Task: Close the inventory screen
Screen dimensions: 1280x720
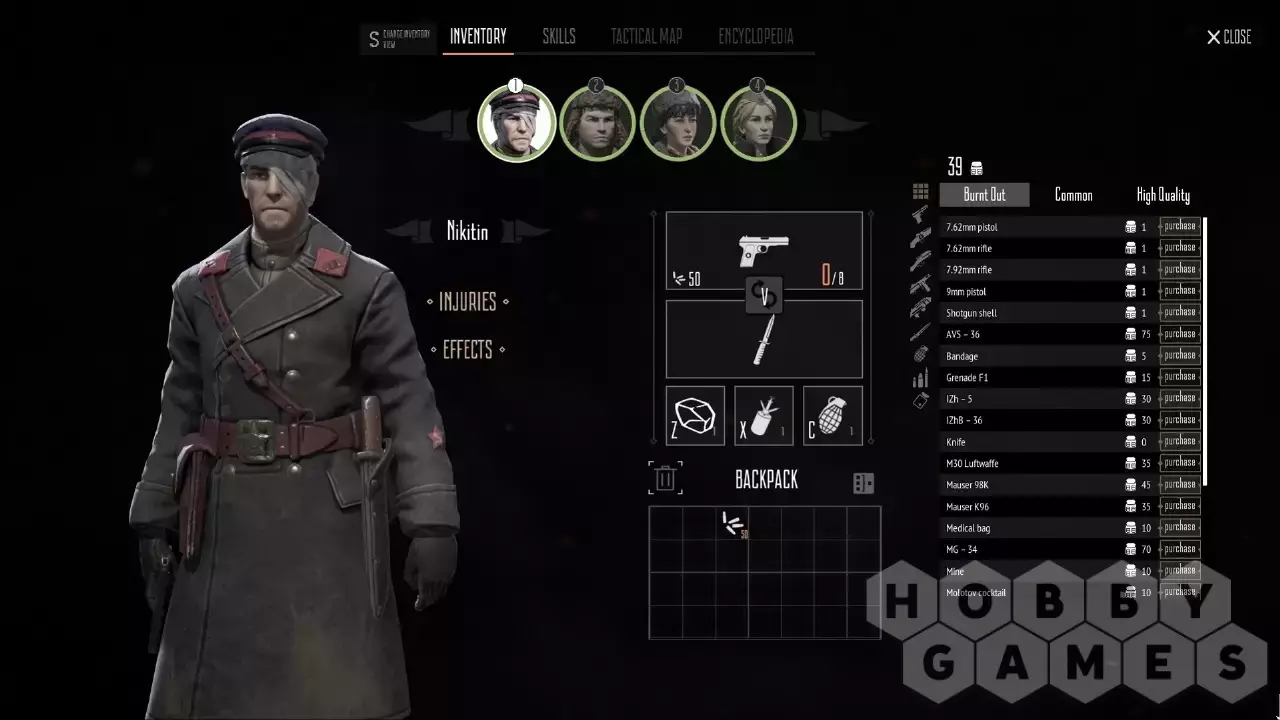Action: point(1229,37)
